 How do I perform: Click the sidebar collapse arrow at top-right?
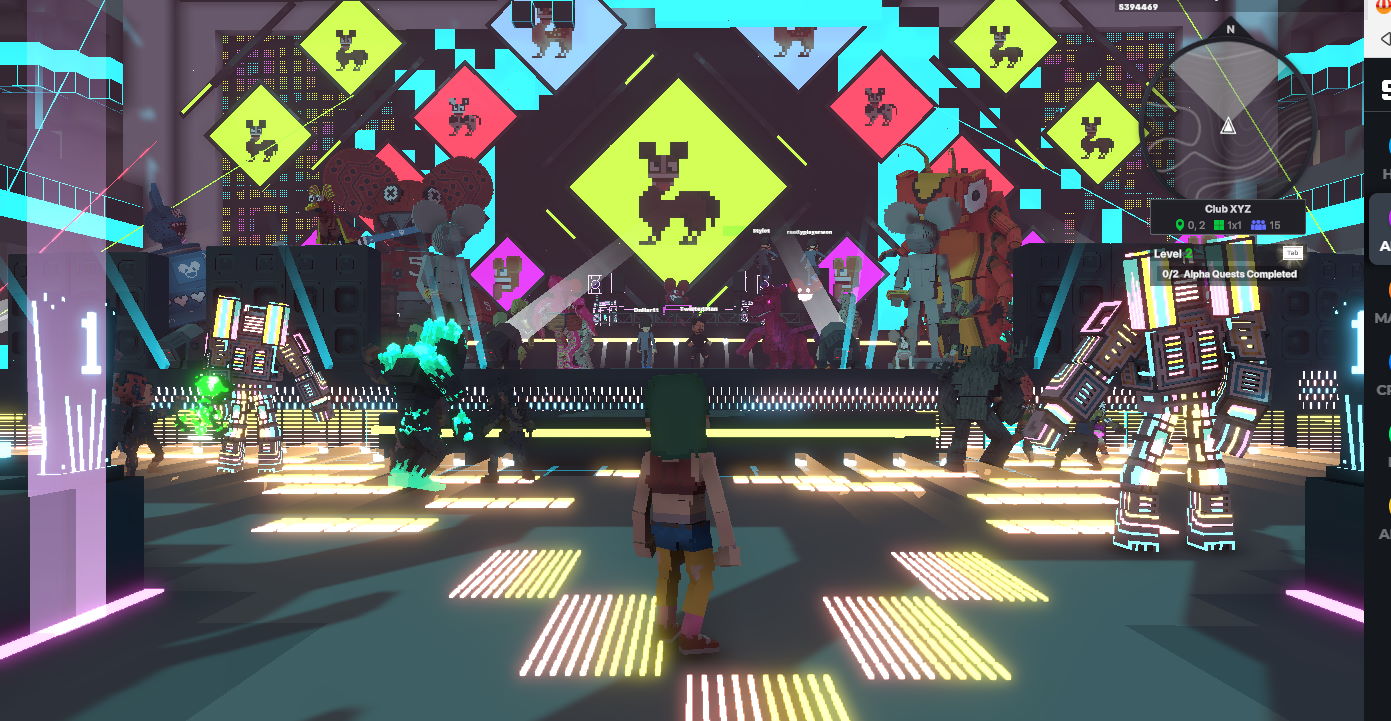(1385, 38)
